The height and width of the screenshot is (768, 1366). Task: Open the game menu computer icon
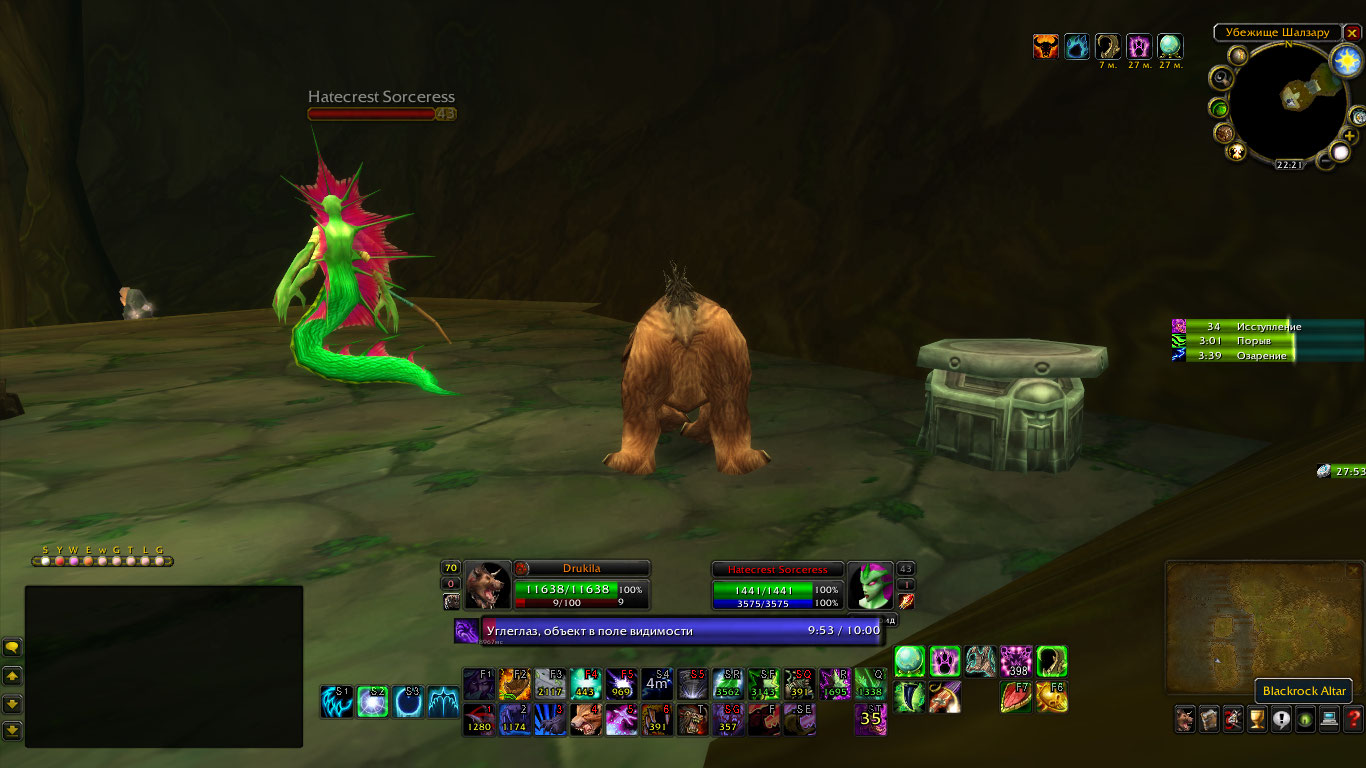click(1329, 718)
